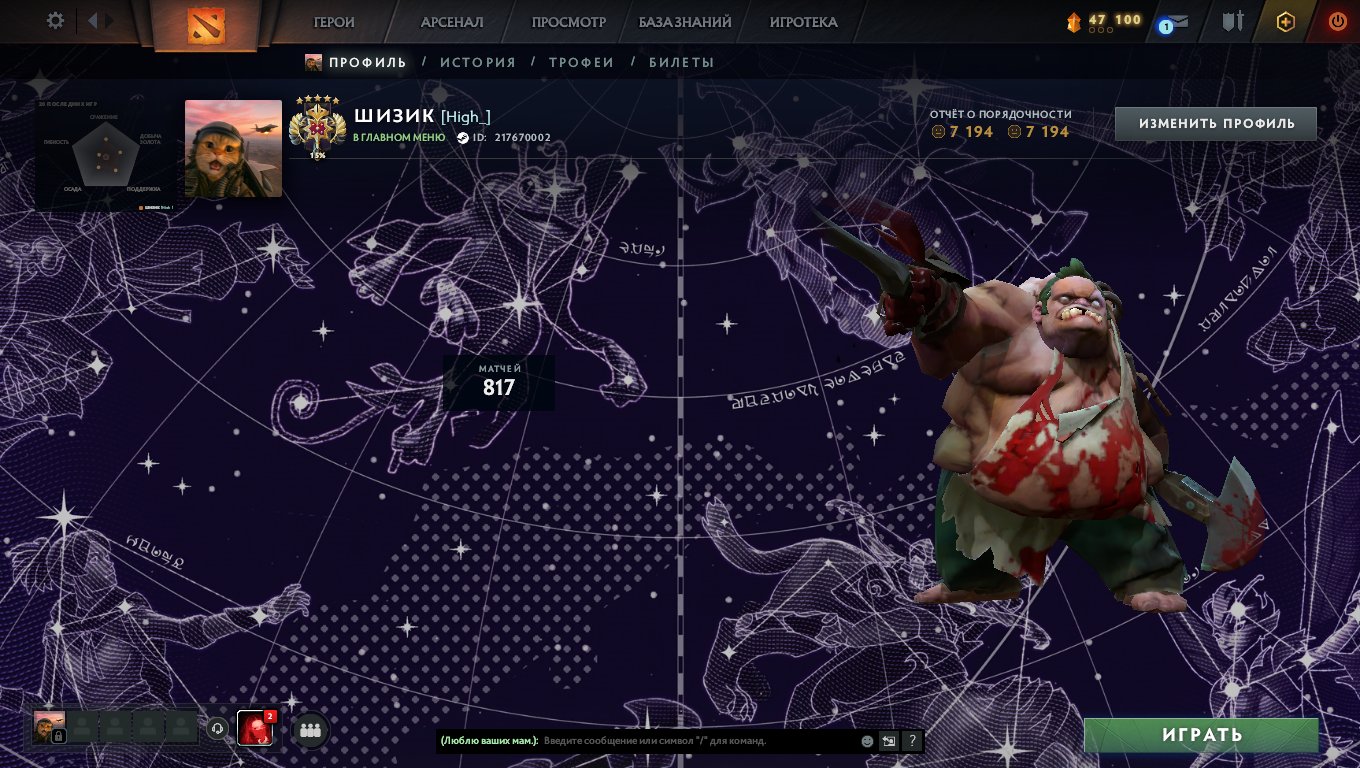Click the flaming avatar thumbnail near chat
1360x768 pixels.
[x=256, y=729]
